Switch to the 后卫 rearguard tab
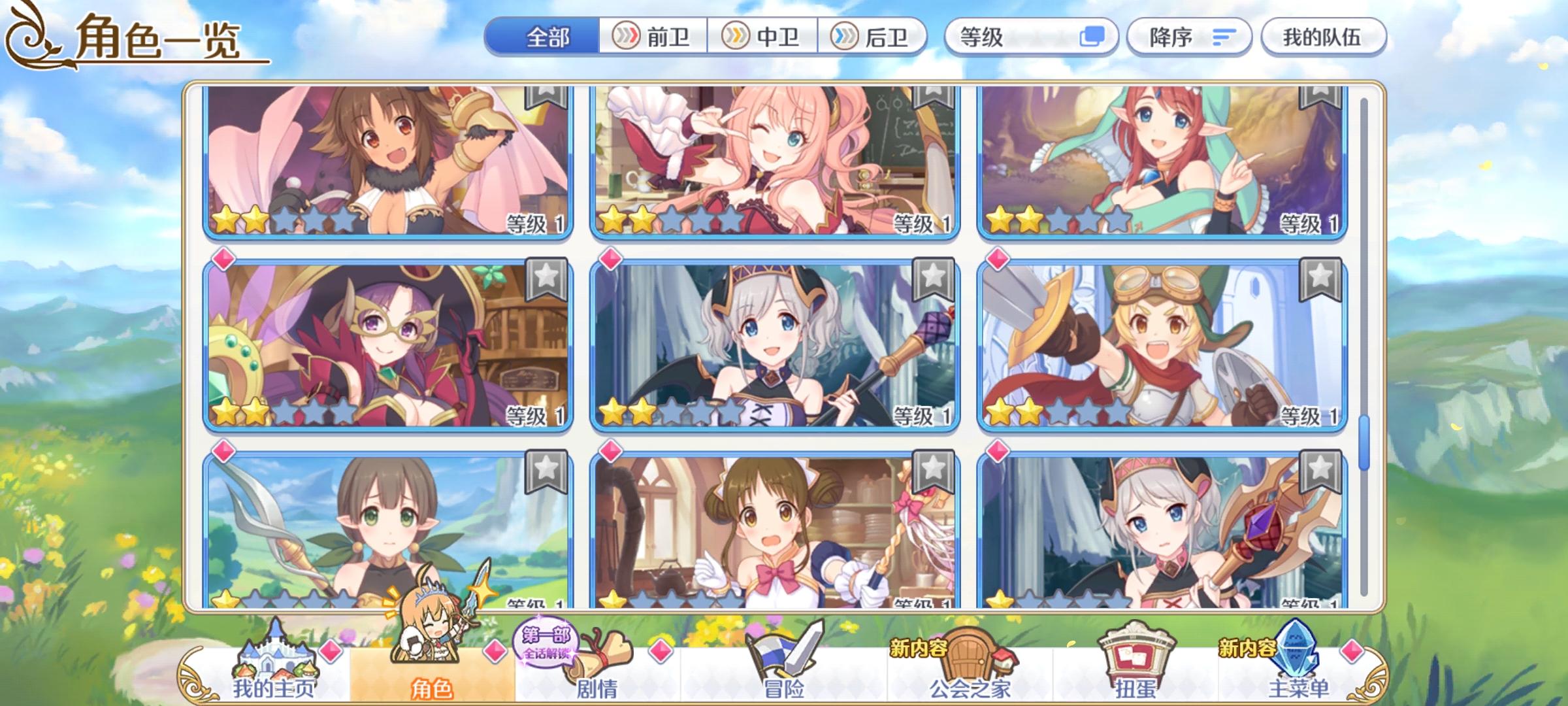This screenshot has height=706, width=1568. (875, 37)
